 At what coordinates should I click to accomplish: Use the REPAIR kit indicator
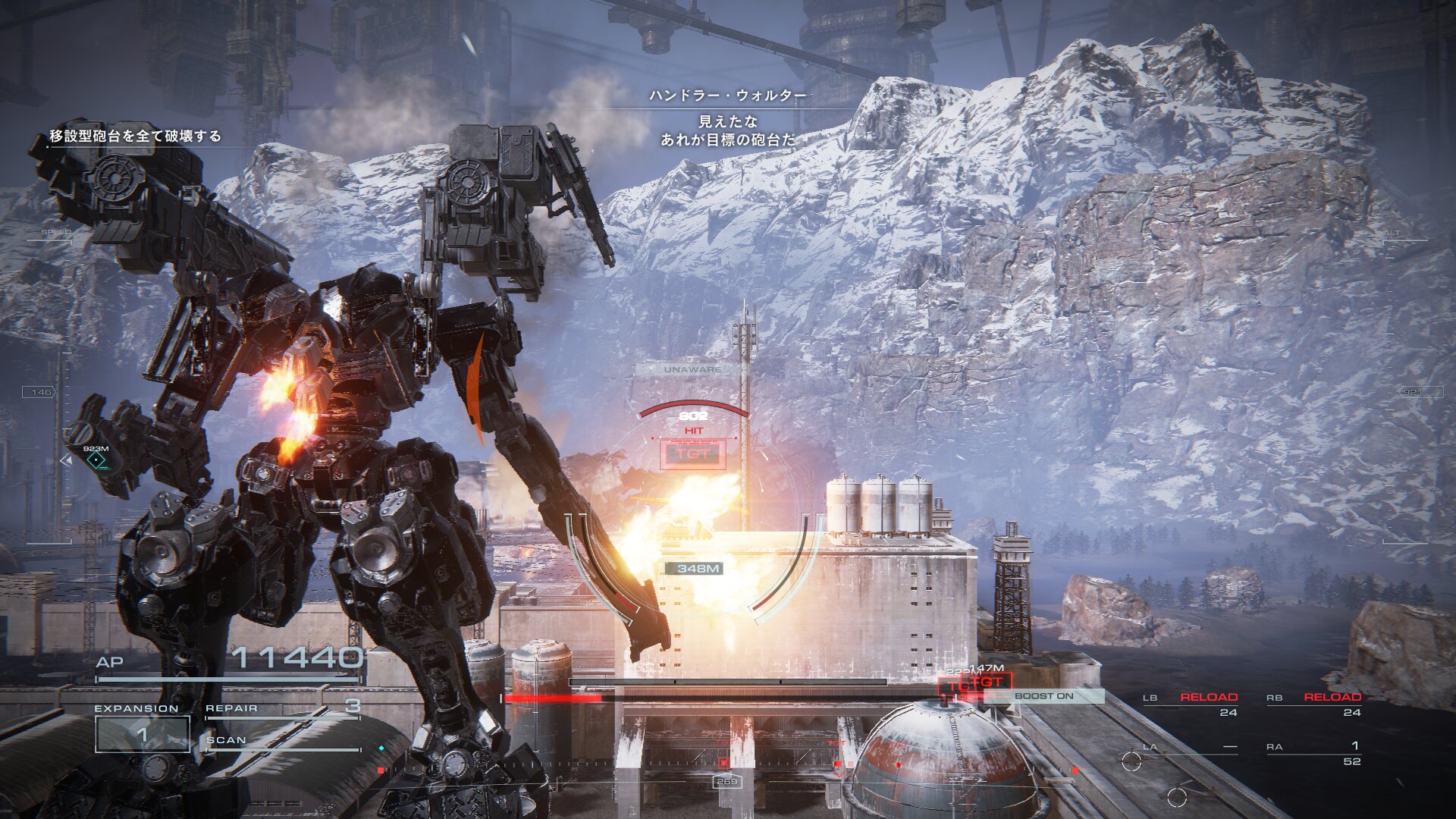coord(282,708)
